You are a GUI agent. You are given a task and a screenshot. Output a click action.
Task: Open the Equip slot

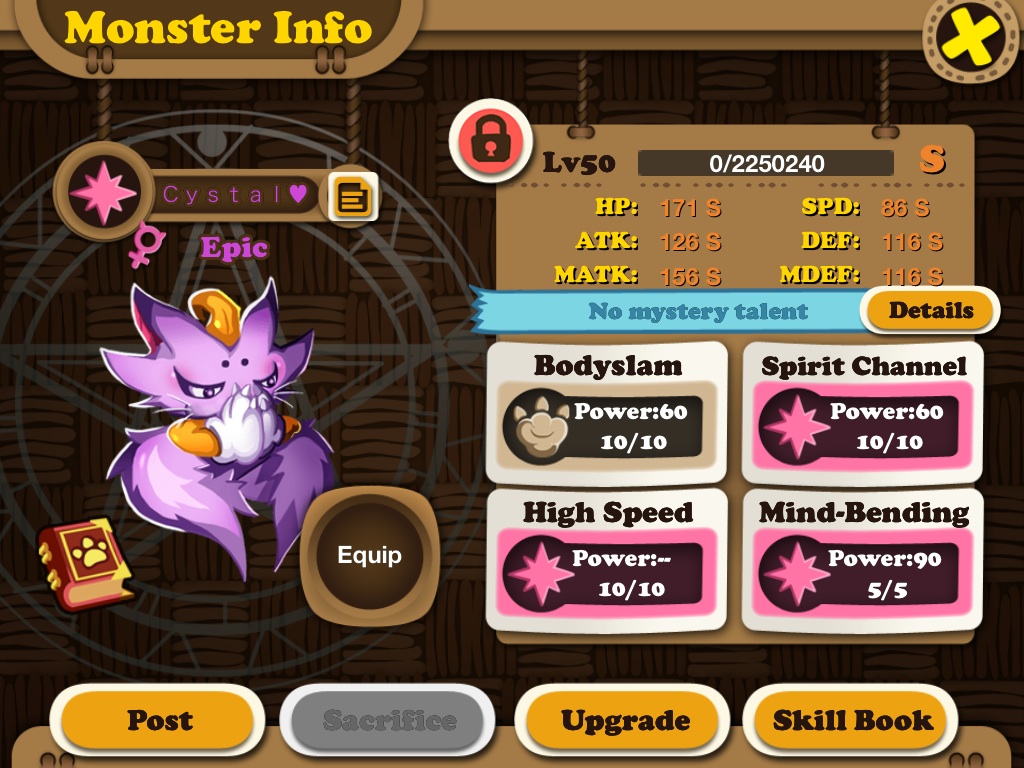(369, 555)
